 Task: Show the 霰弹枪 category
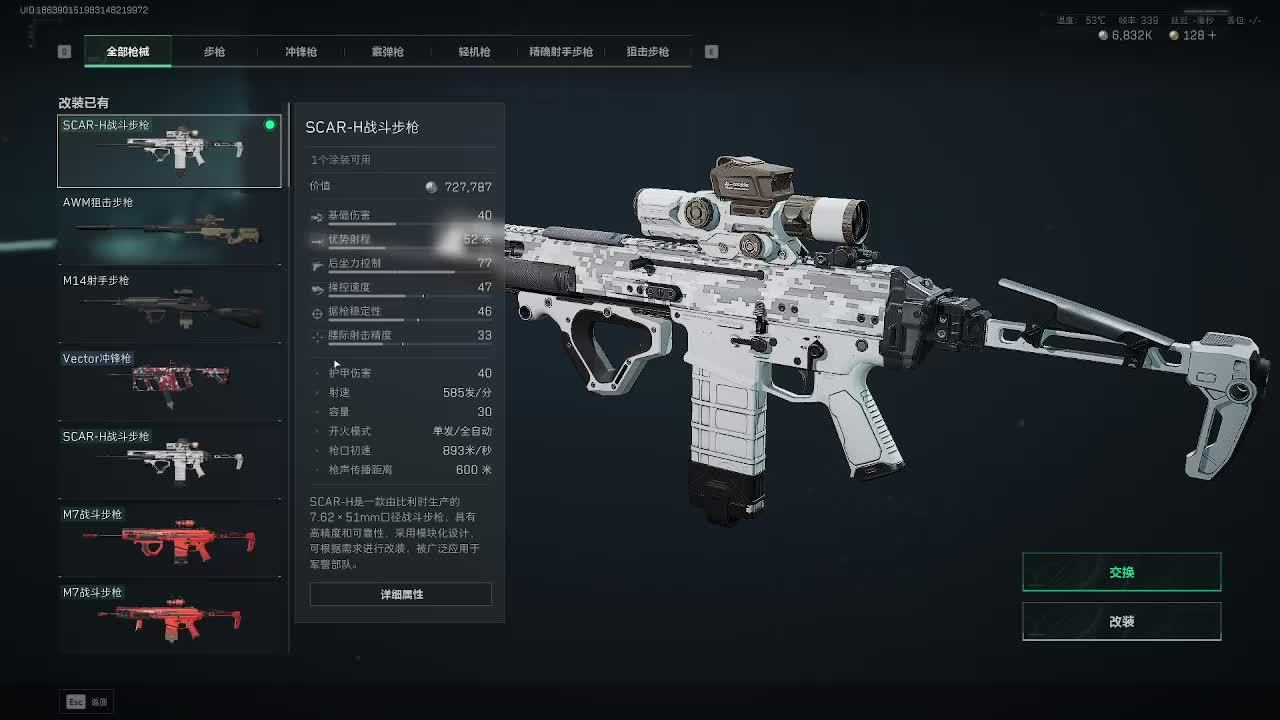[x=387, y=52]
